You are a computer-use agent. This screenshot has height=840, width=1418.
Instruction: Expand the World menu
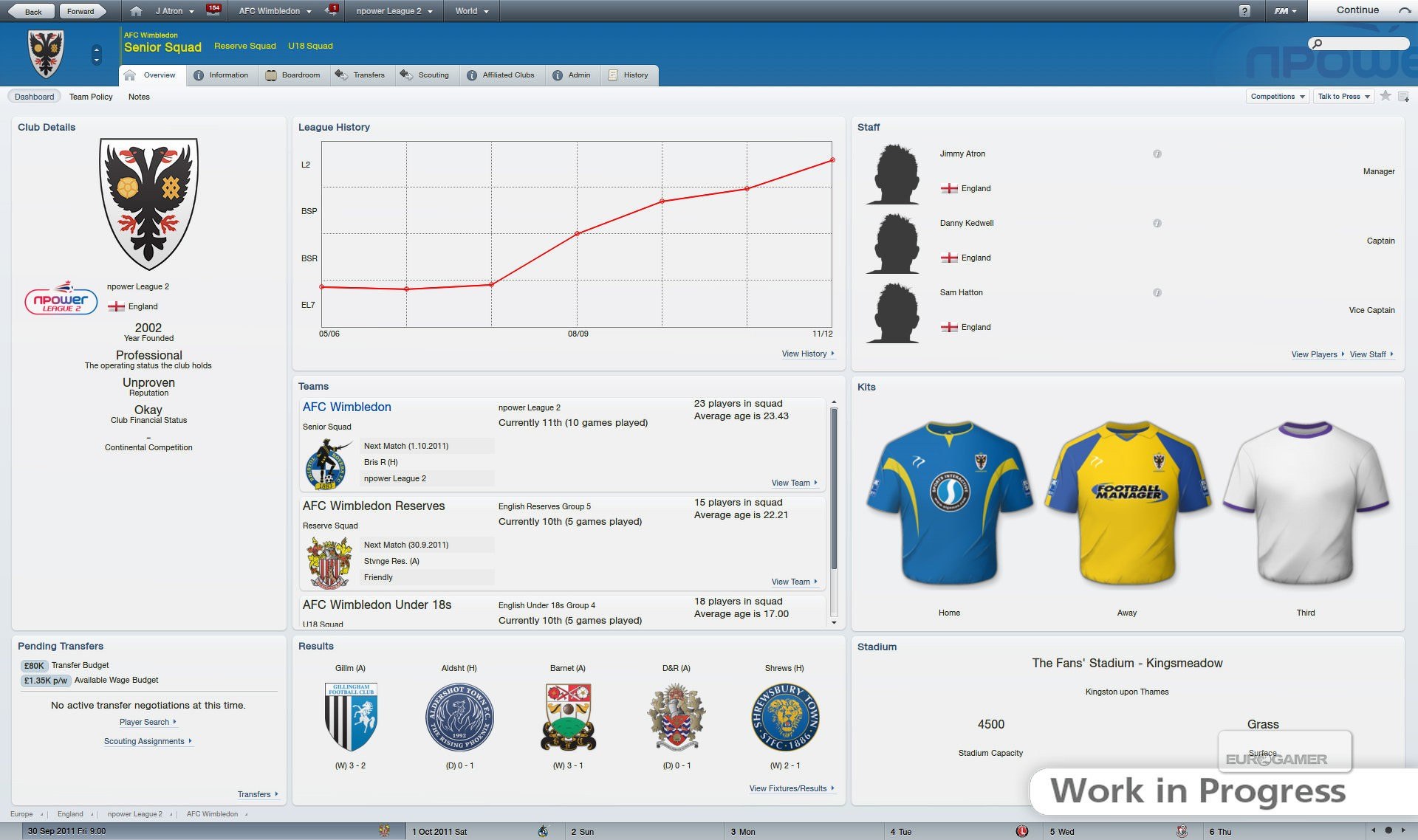tap(470, 10)
